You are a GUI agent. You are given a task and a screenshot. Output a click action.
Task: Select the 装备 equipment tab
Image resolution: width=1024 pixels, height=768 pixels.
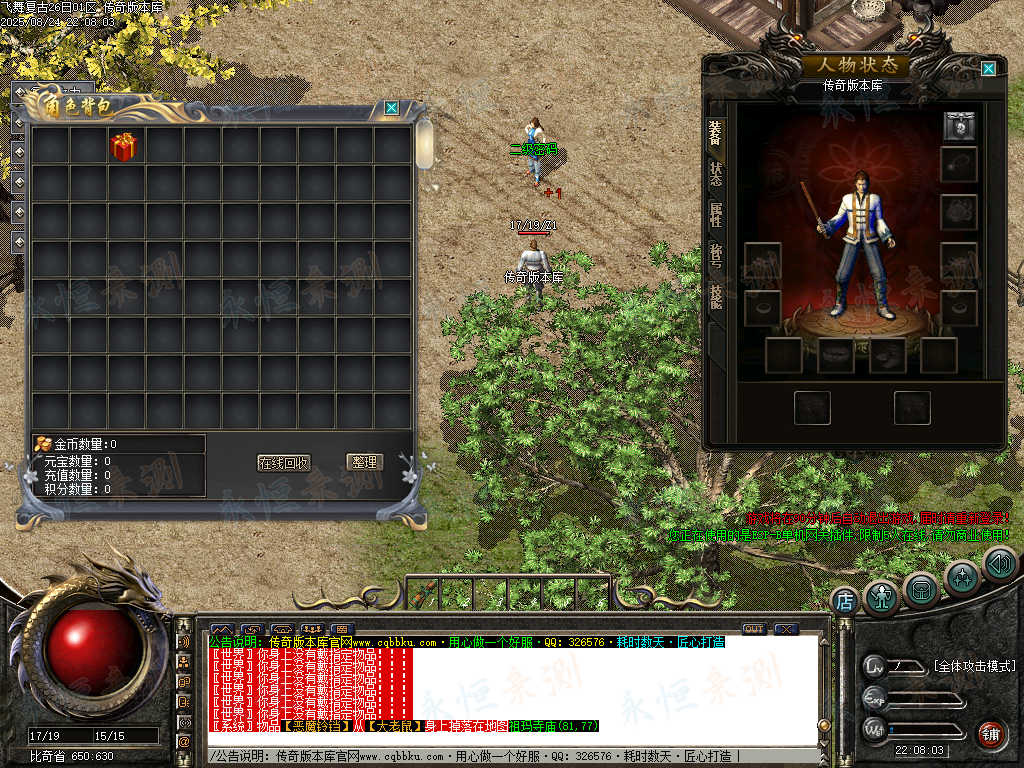[x=716, y=132]
